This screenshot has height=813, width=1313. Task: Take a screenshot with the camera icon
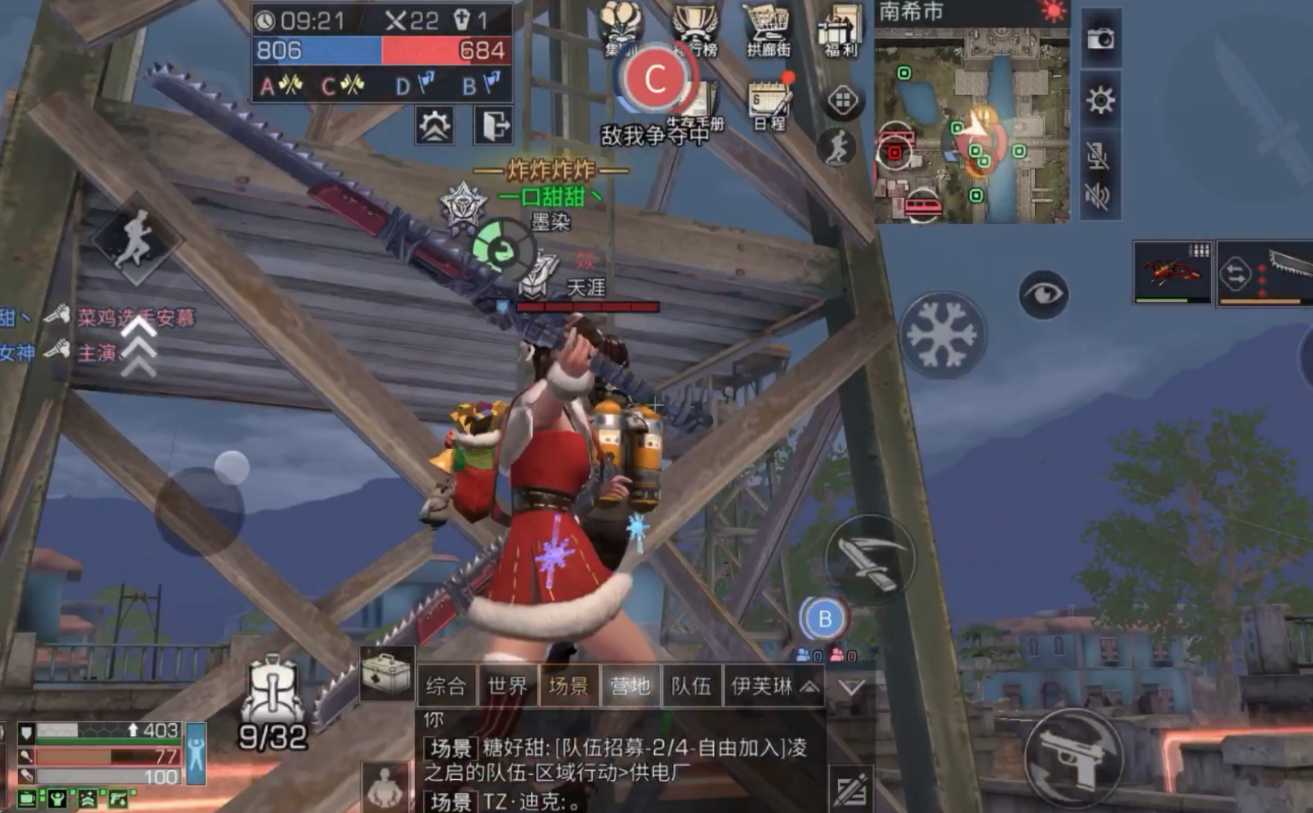pyautogui.click(x=1100, y=40)
